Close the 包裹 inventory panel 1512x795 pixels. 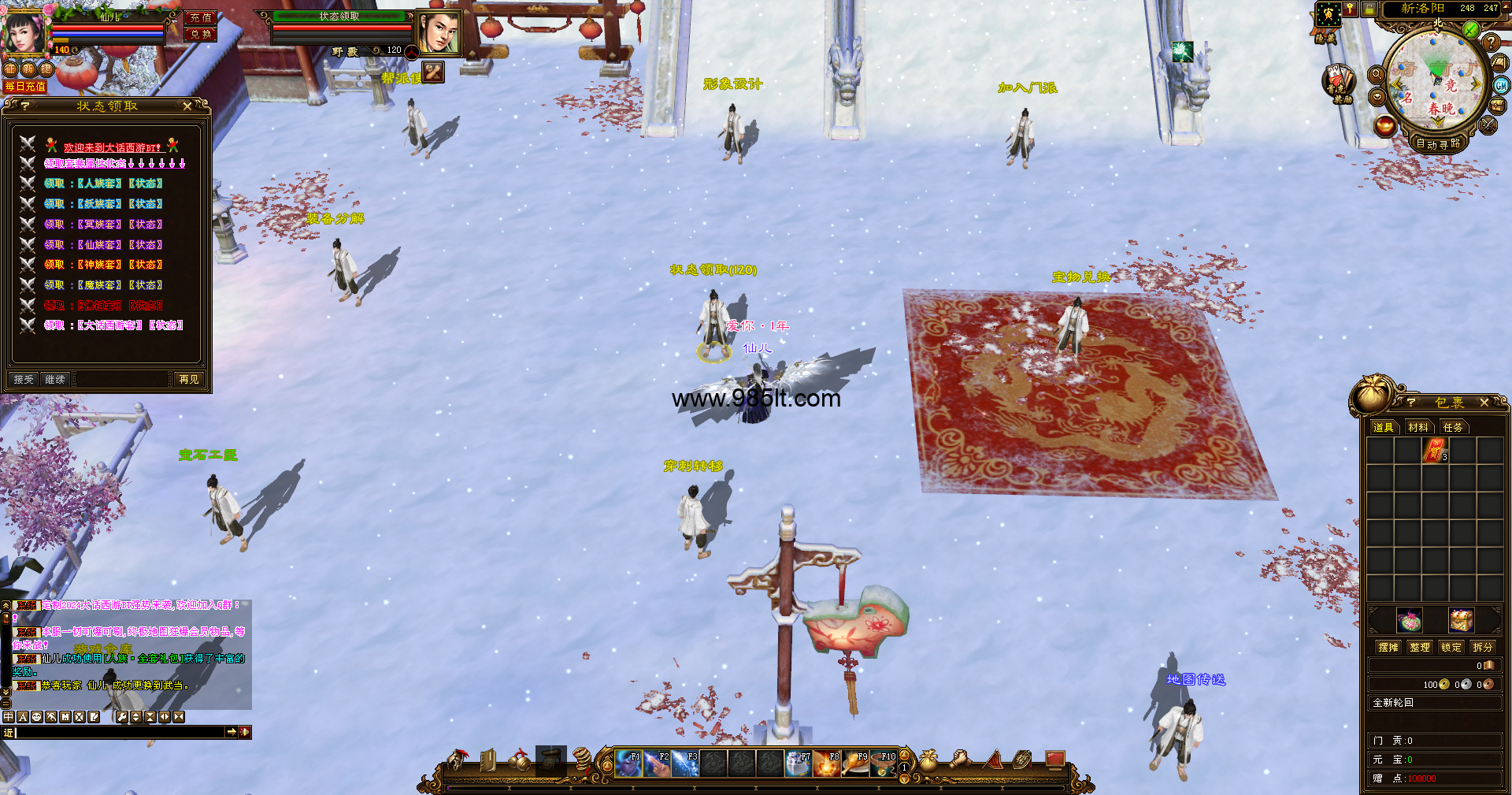pos(1484,403)
